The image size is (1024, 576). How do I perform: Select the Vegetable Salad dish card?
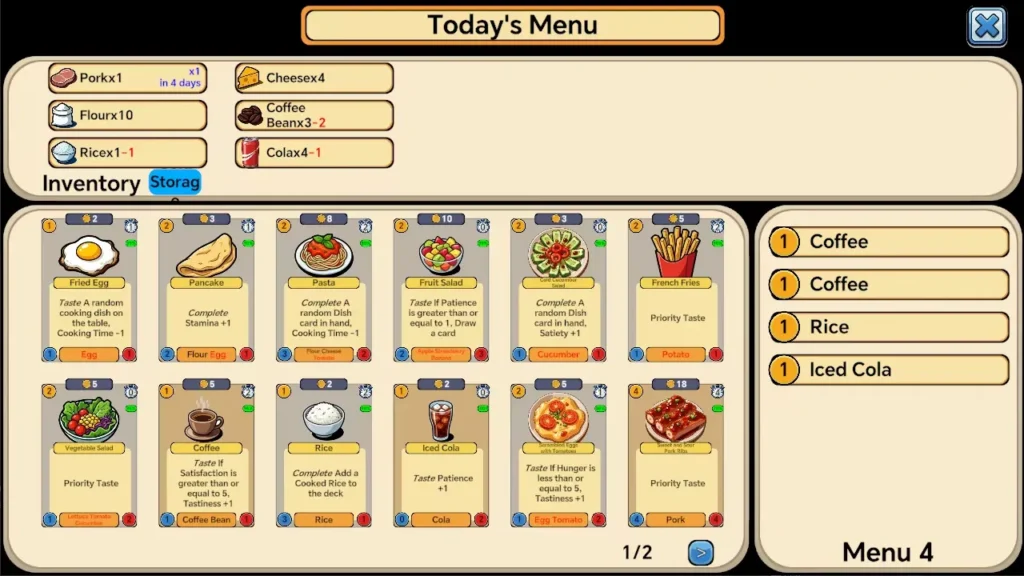coord(89,456)
